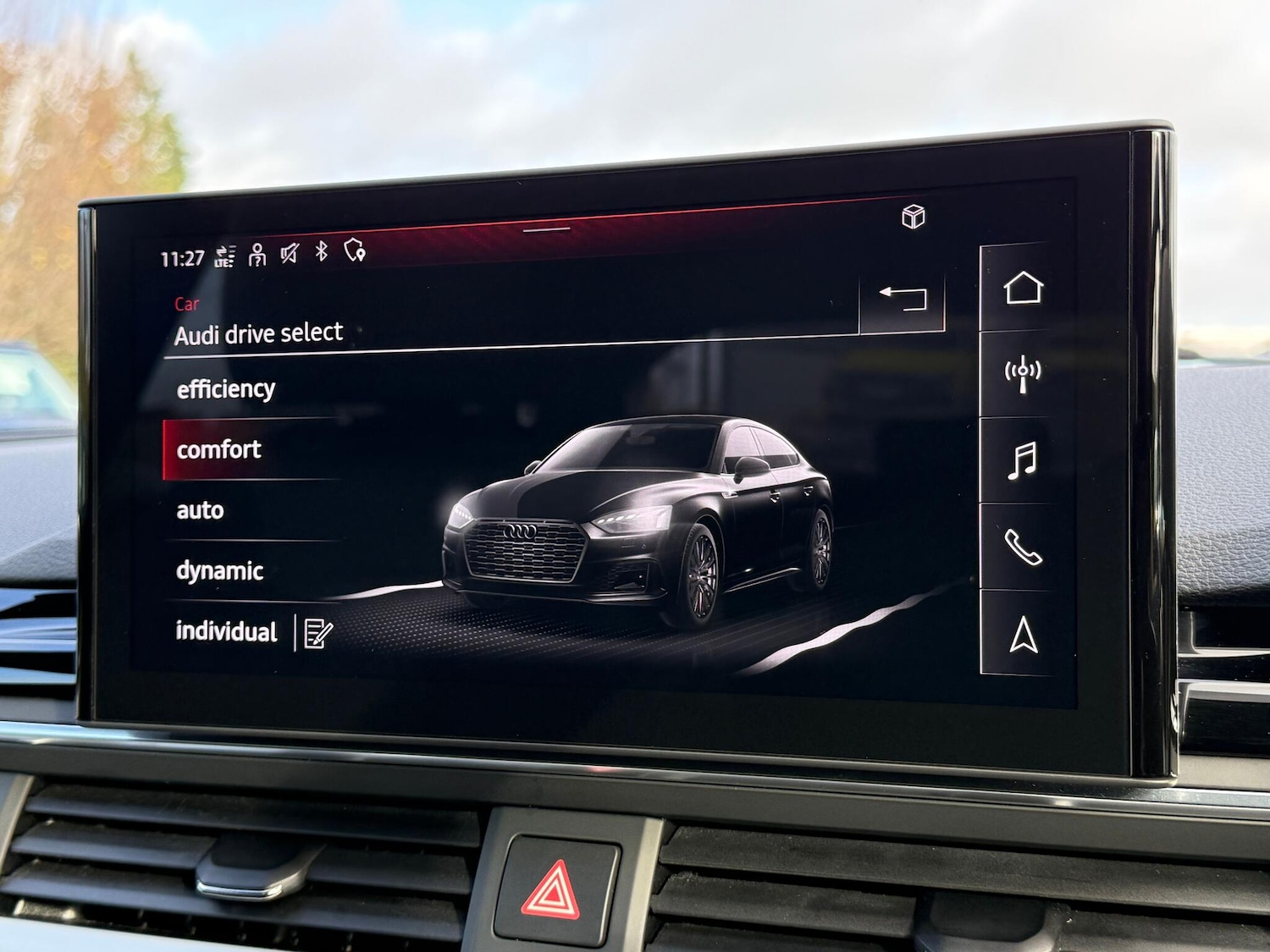This screenshot has width=1270, height=952.
Task: Tap the Audi drive select heading
Action: [259, 333]
